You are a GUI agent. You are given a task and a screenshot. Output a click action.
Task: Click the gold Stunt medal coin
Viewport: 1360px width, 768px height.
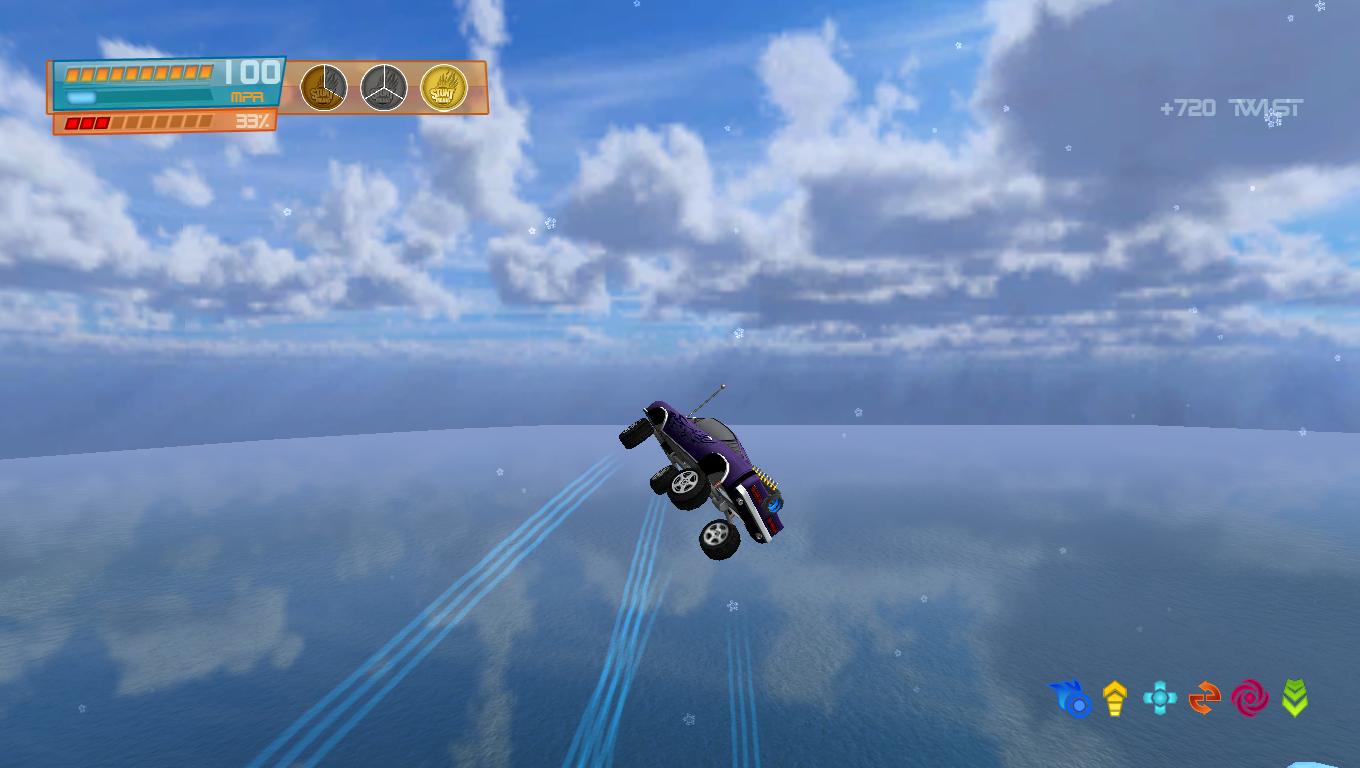point(443,88)
